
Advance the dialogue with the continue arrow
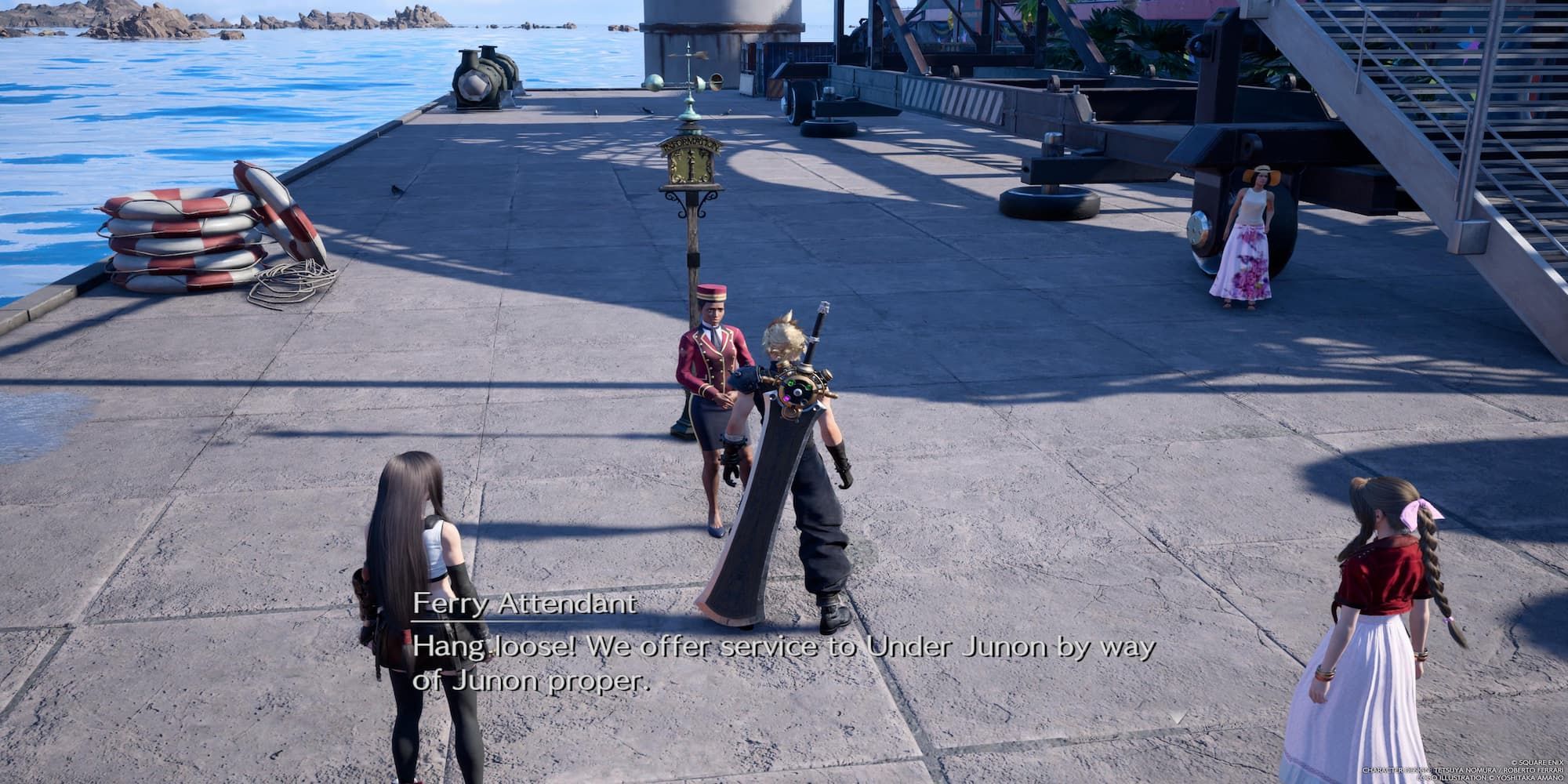click(x=1177, y=717)
